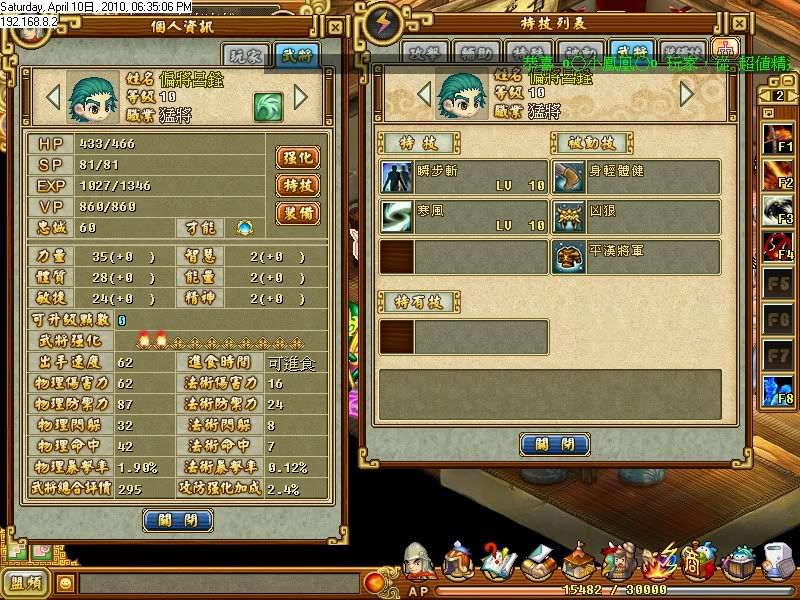Click the 強化 button
This screenshot has width=800, height=600.
(298, 157)
